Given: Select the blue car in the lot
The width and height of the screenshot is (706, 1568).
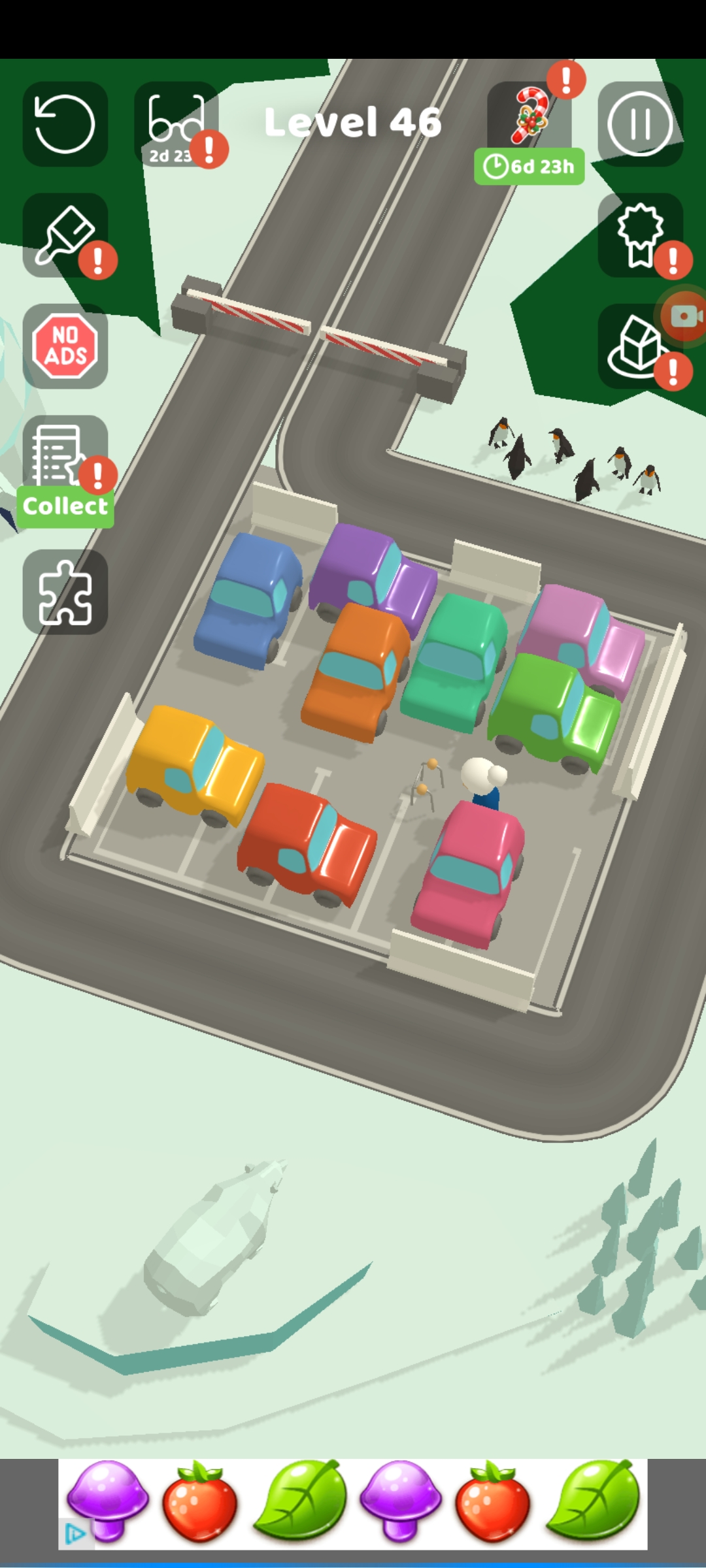Looking at the screenshot, I should (x=248, y=601).
